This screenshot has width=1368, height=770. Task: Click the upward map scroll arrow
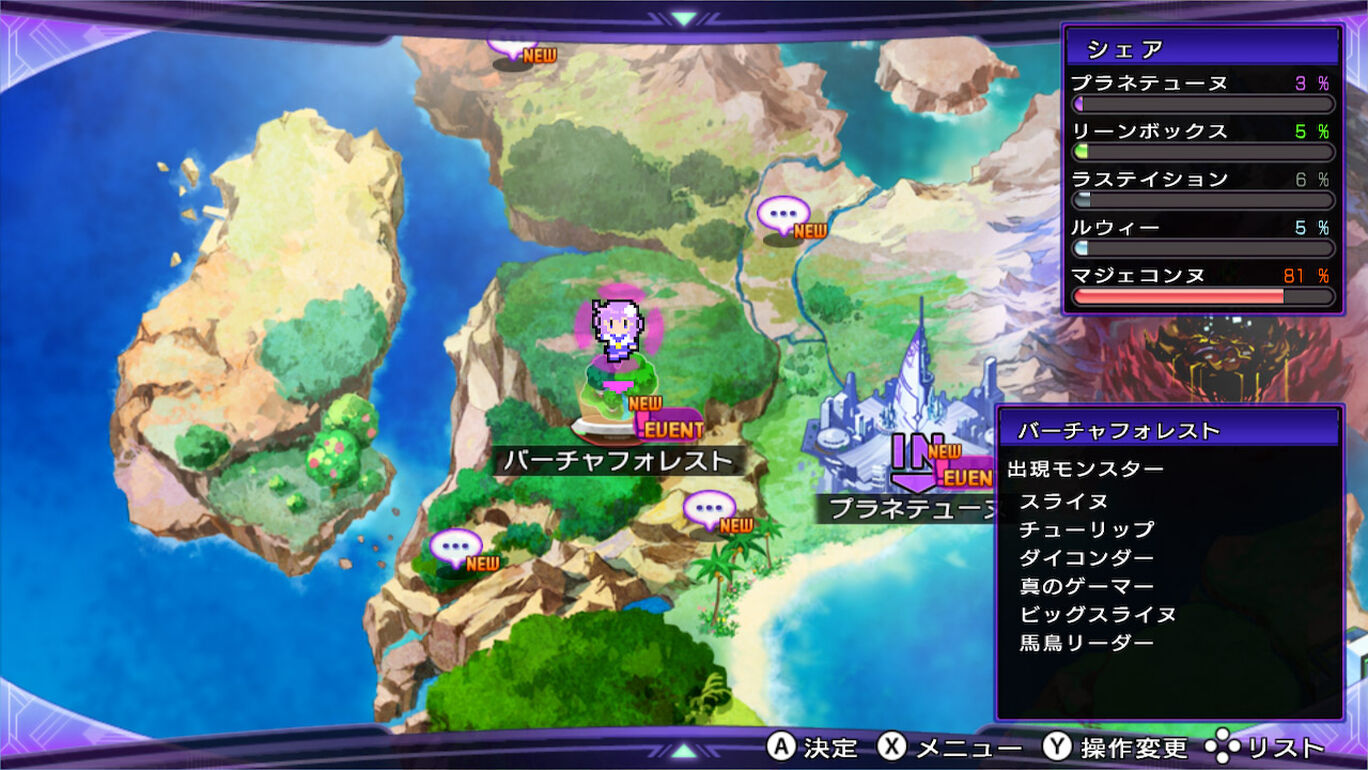tap(684, 19)
